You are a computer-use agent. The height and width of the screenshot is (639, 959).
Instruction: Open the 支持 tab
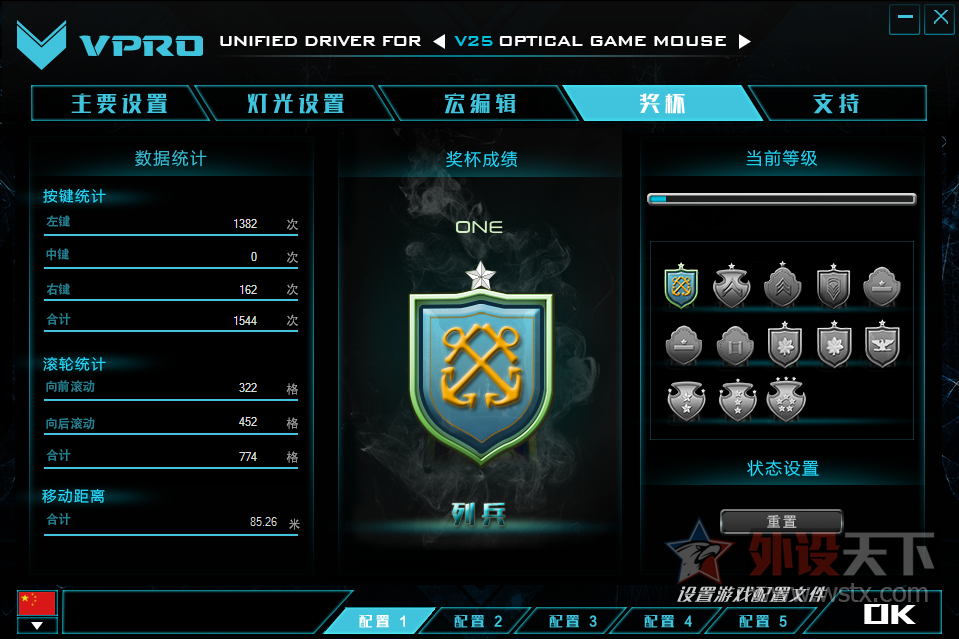point(836,104)
